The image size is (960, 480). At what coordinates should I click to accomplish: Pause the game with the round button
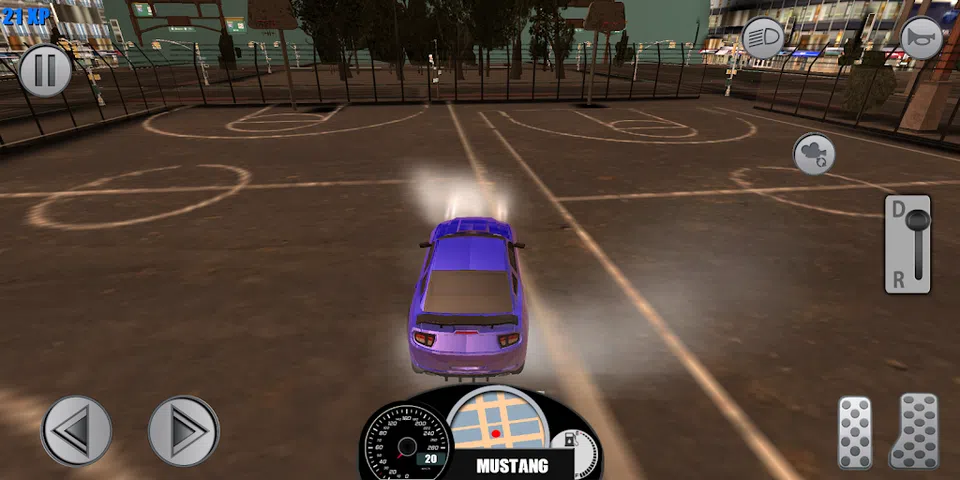click(45, 71)
